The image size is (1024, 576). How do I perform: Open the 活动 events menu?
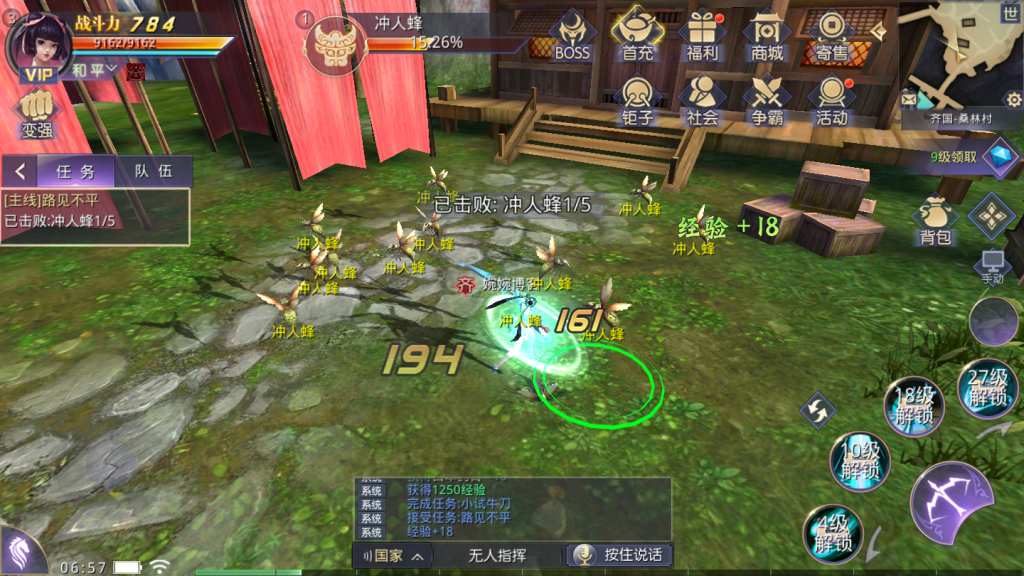click(x=831, y=100)
